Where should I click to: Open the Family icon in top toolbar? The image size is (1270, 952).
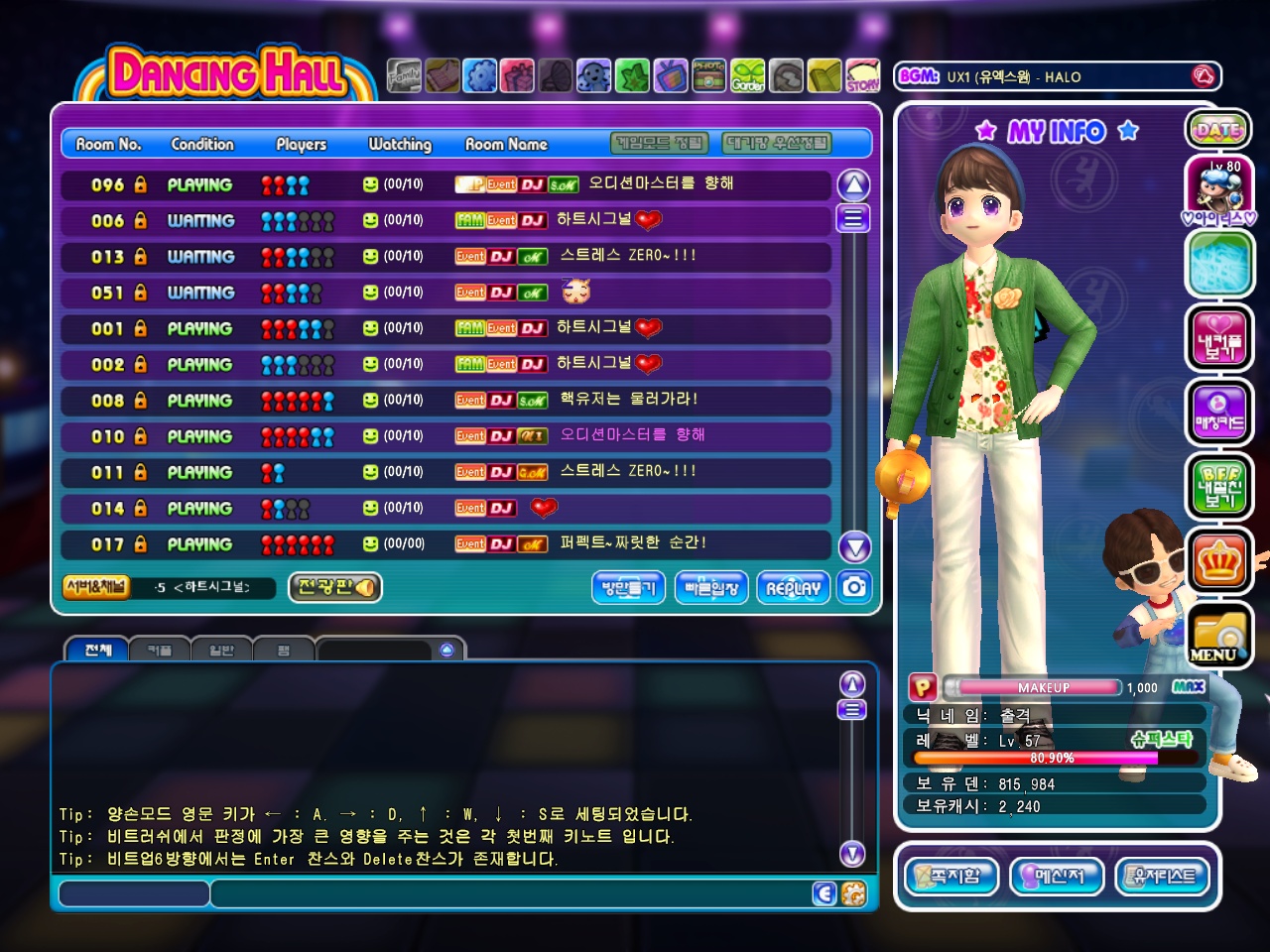click(404, 75)
